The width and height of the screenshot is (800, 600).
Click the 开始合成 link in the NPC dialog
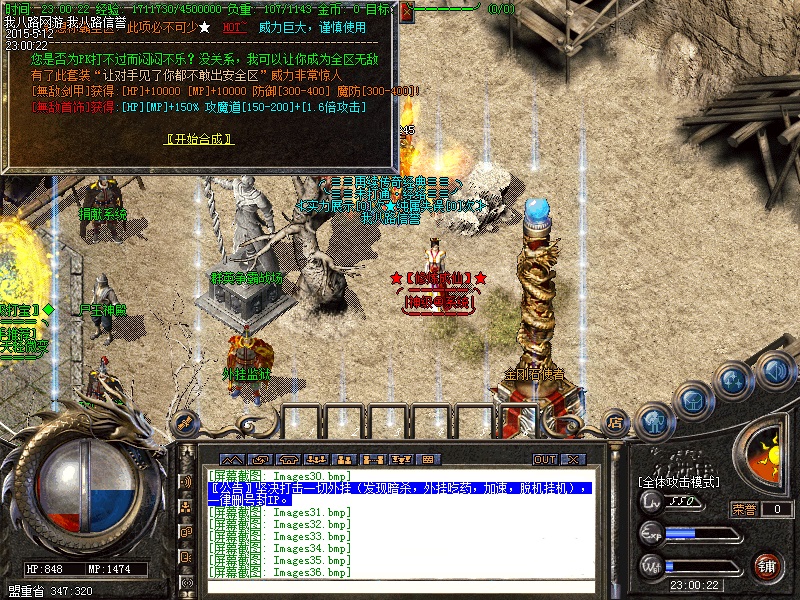pyautogui.click(x=200, y=139)
